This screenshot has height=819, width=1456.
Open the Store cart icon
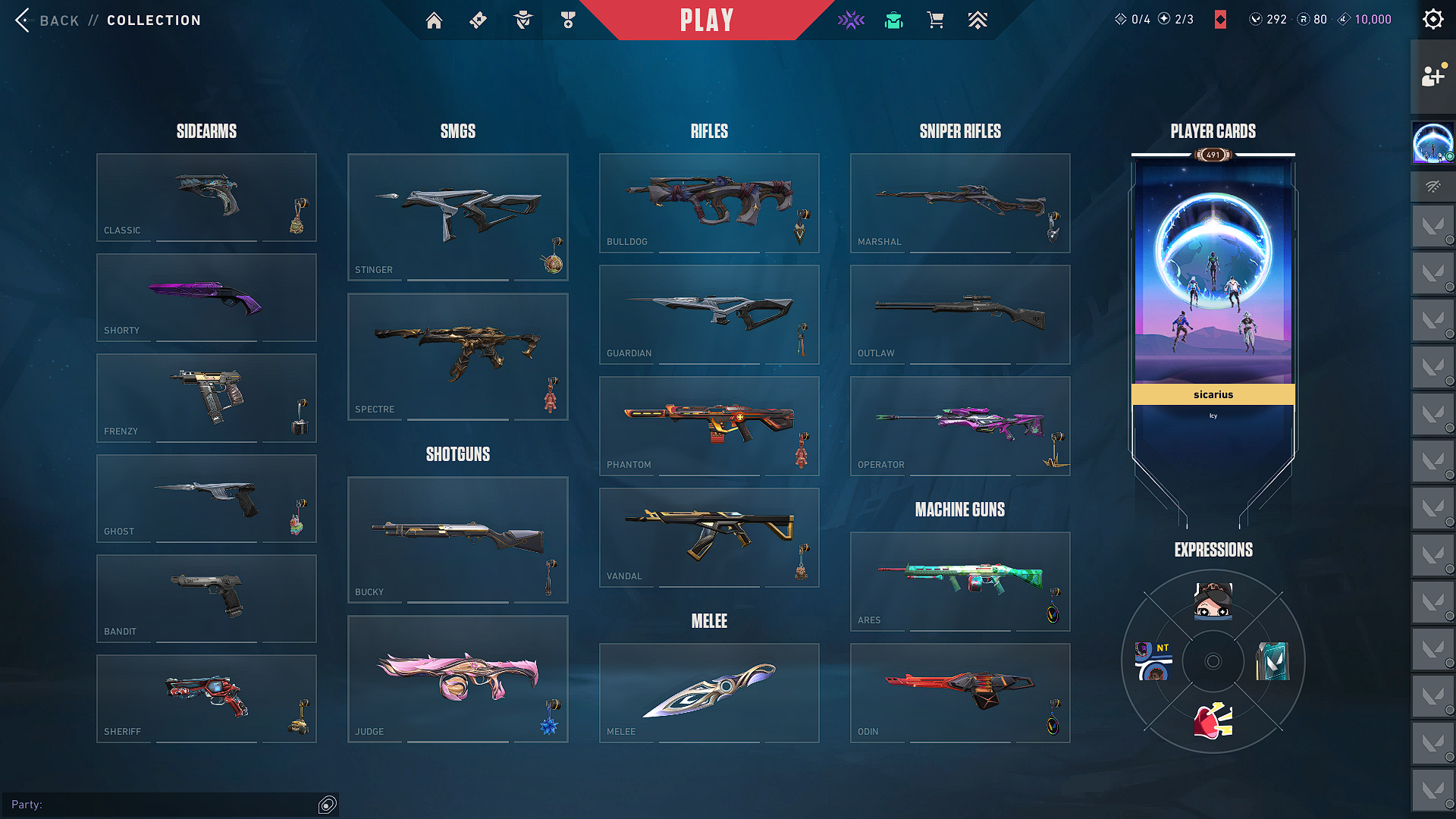[x=935, y=20]
